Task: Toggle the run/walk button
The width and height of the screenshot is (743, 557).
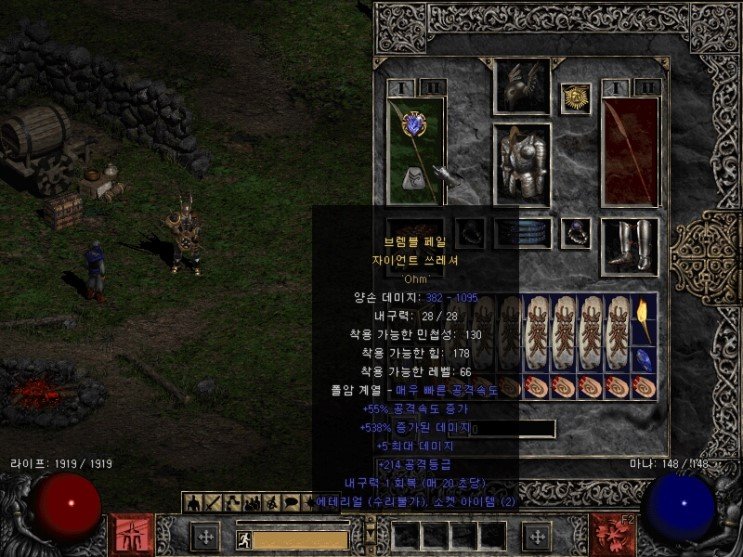Action: coord(242,538)
